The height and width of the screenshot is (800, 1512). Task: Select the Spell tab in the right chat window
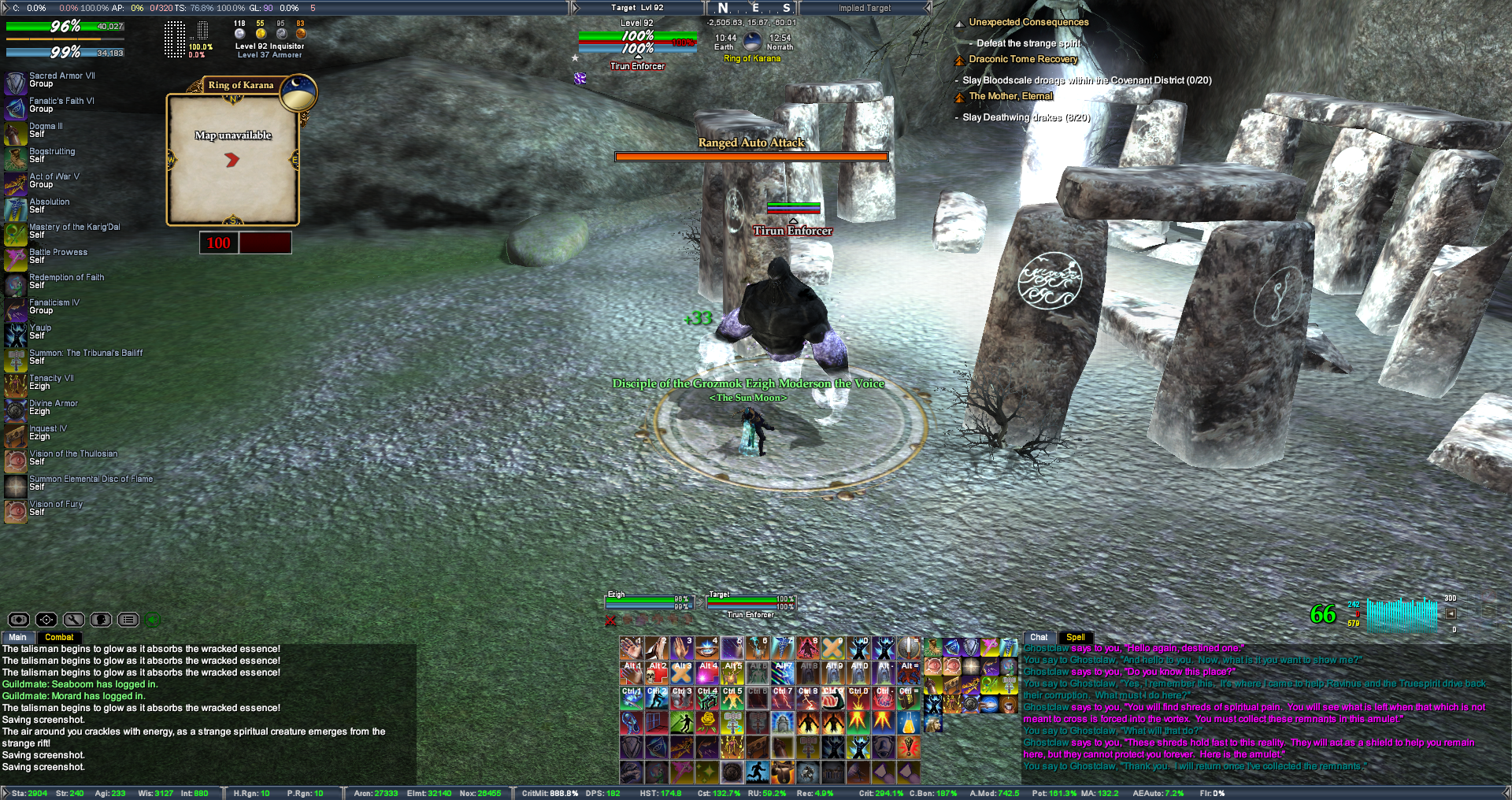coord(1075,637)
